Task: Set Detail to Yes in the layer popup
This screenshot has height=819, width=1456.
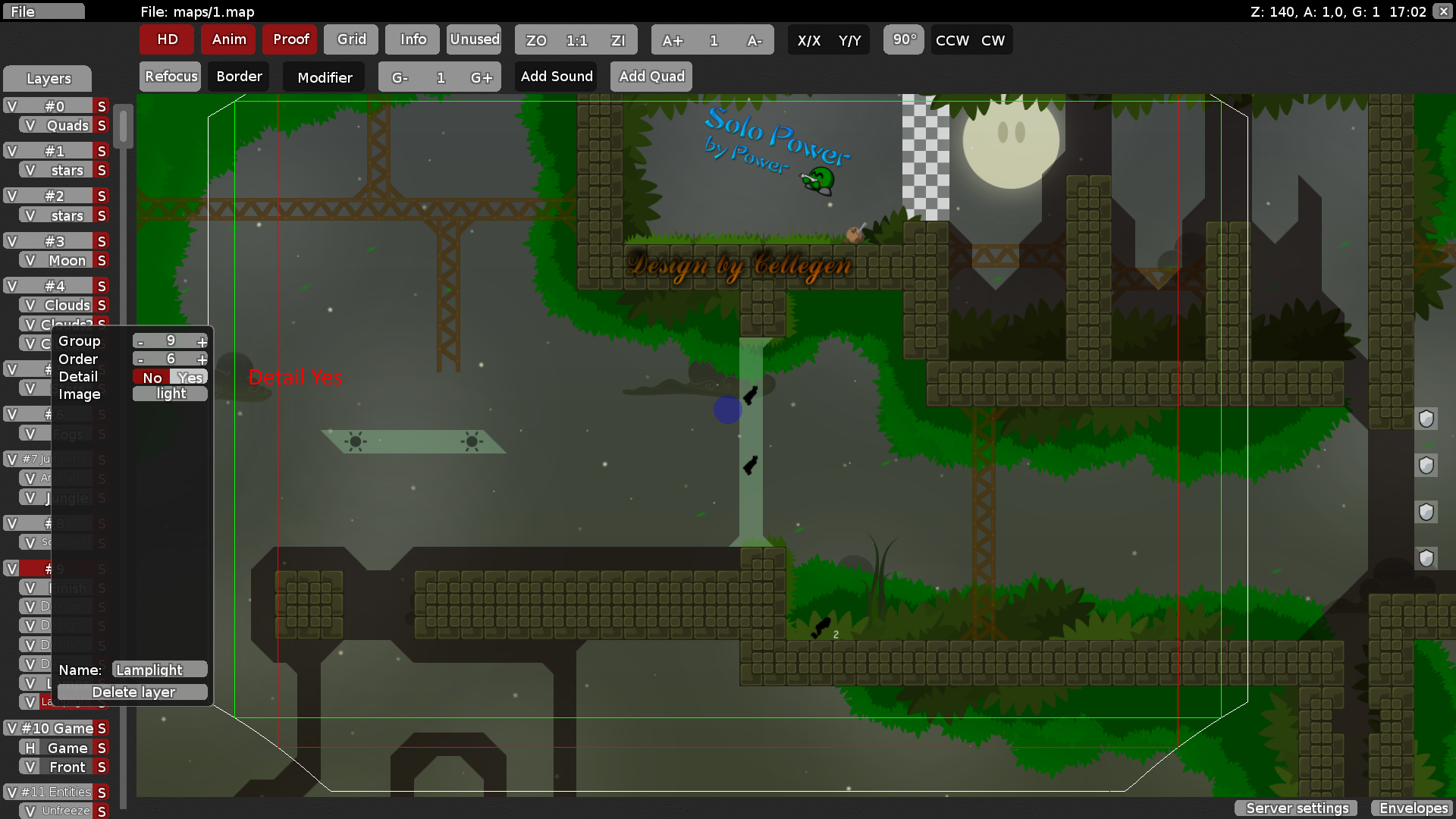Action: pos(190,377)
